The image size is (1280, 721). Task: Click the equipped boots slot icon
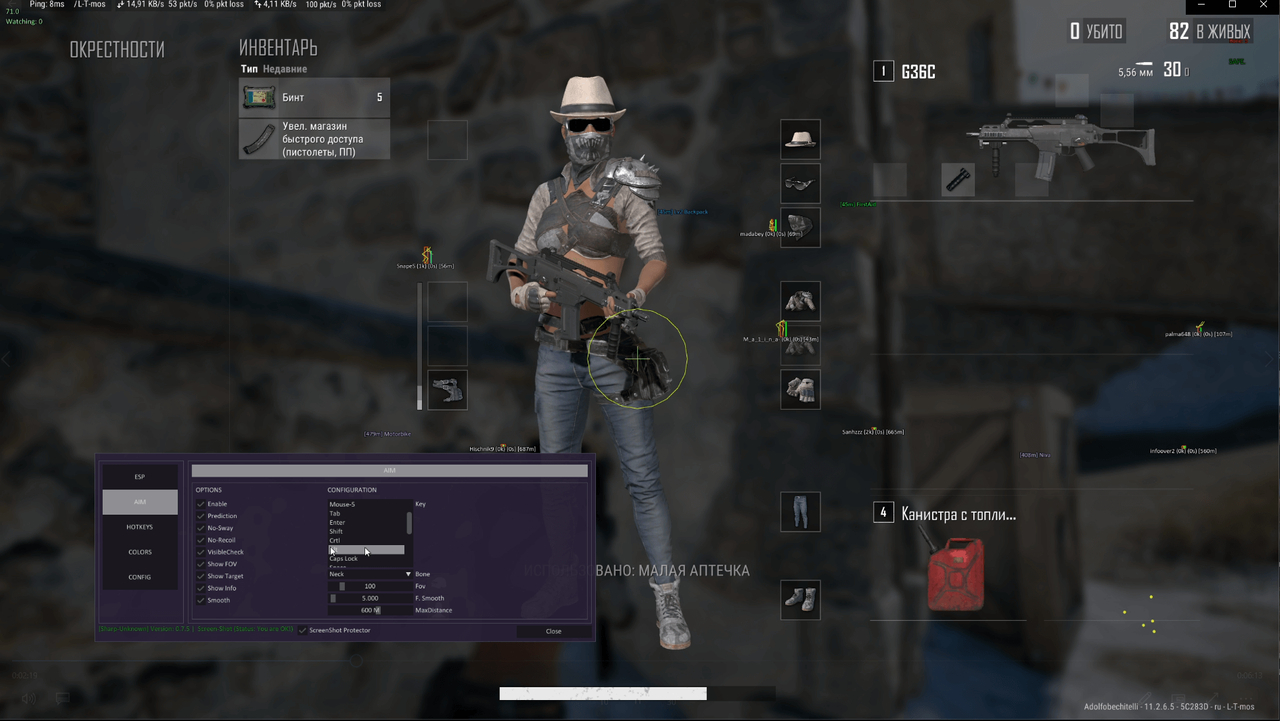click(799, 599)
